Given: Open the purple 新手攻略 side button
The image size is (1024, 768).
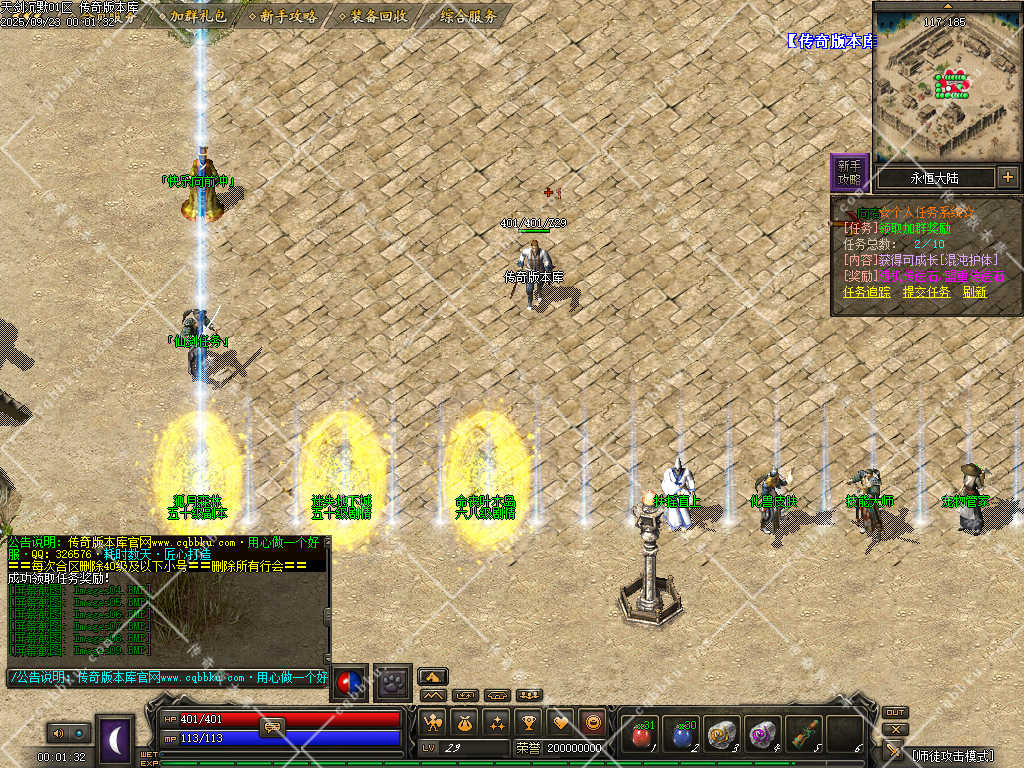Looking at the screenshot, I should pos(849,172).
